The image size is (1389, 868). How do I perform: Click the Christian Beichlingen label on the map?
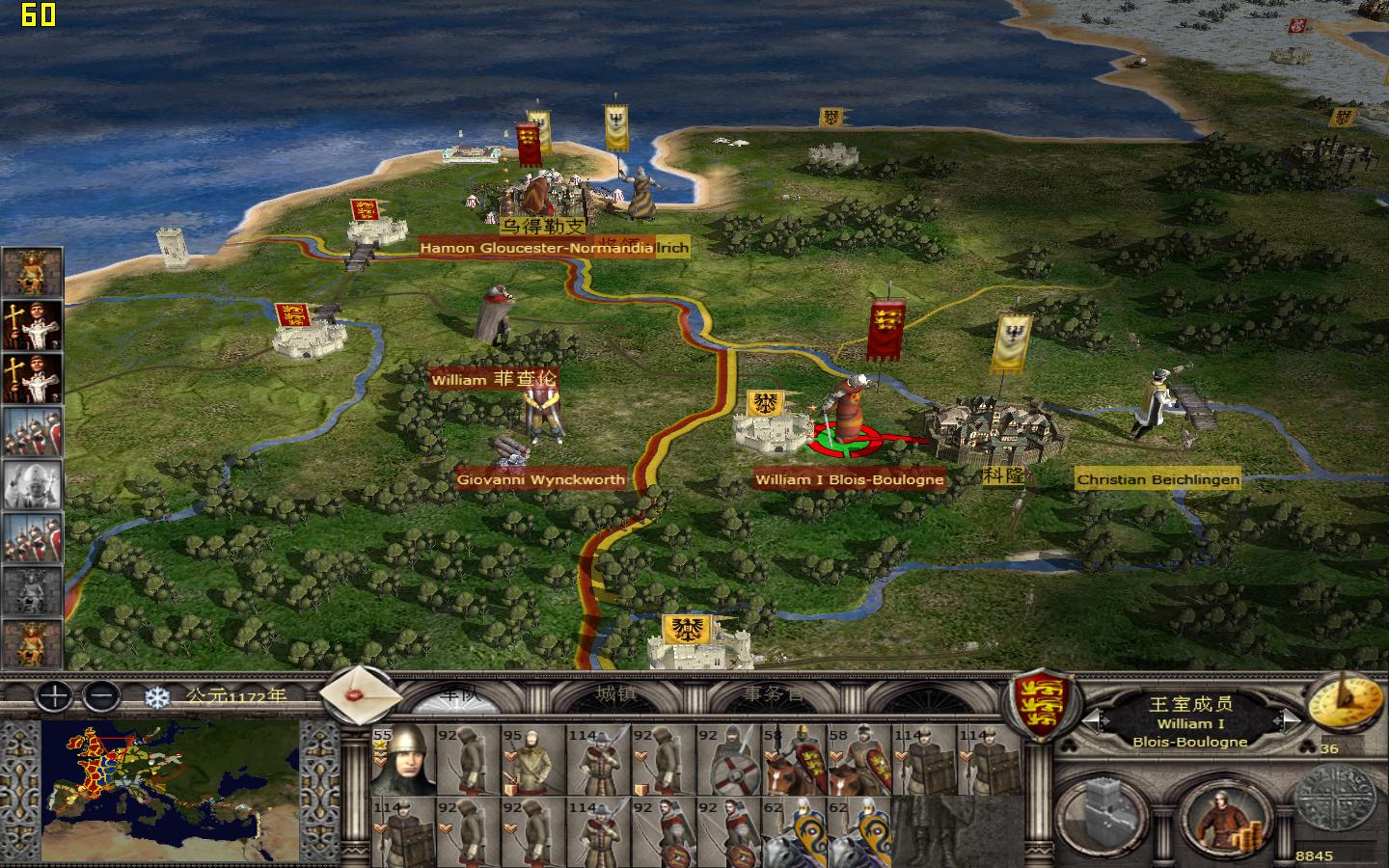tap(1157, 478)
